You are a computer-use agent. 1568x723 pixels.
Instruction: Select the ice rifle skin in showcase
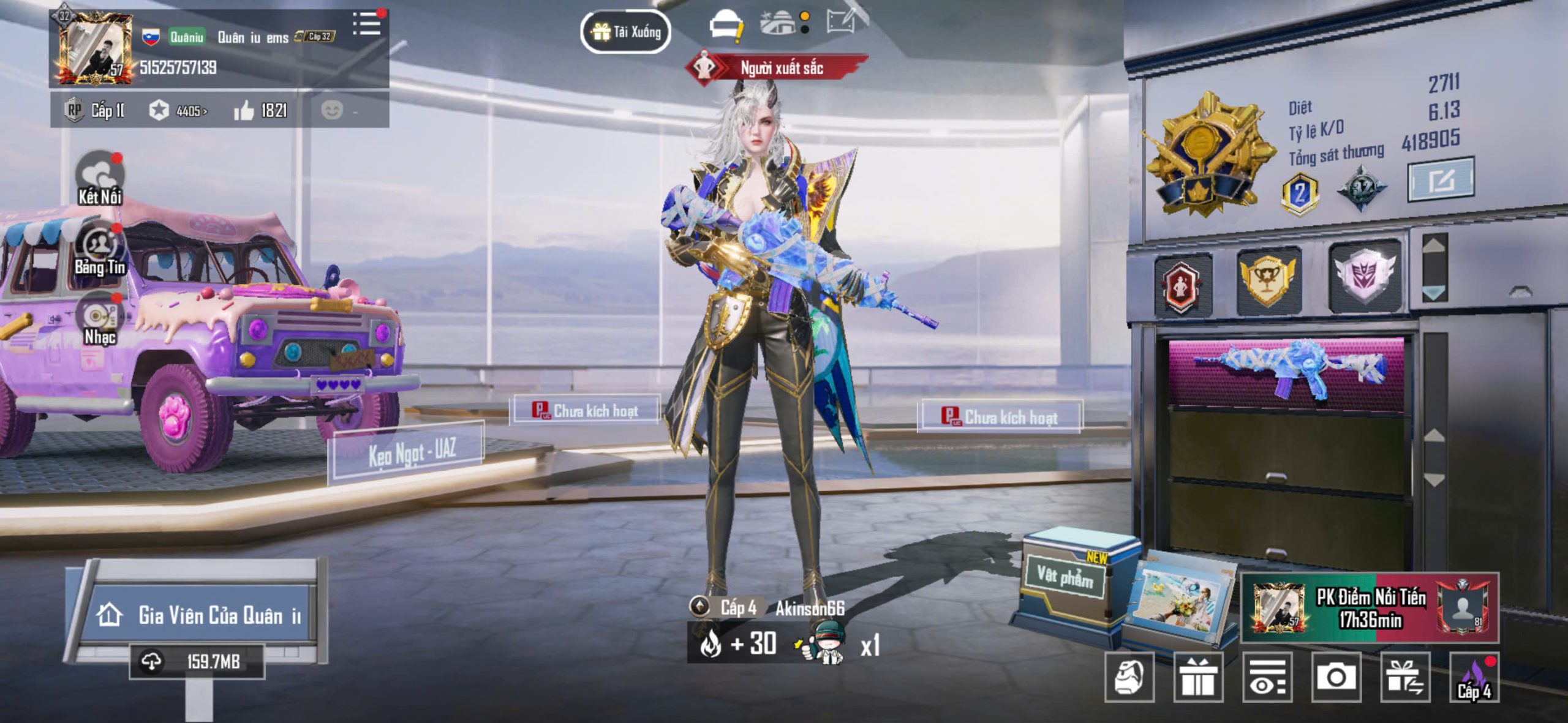click(1289, 369)
